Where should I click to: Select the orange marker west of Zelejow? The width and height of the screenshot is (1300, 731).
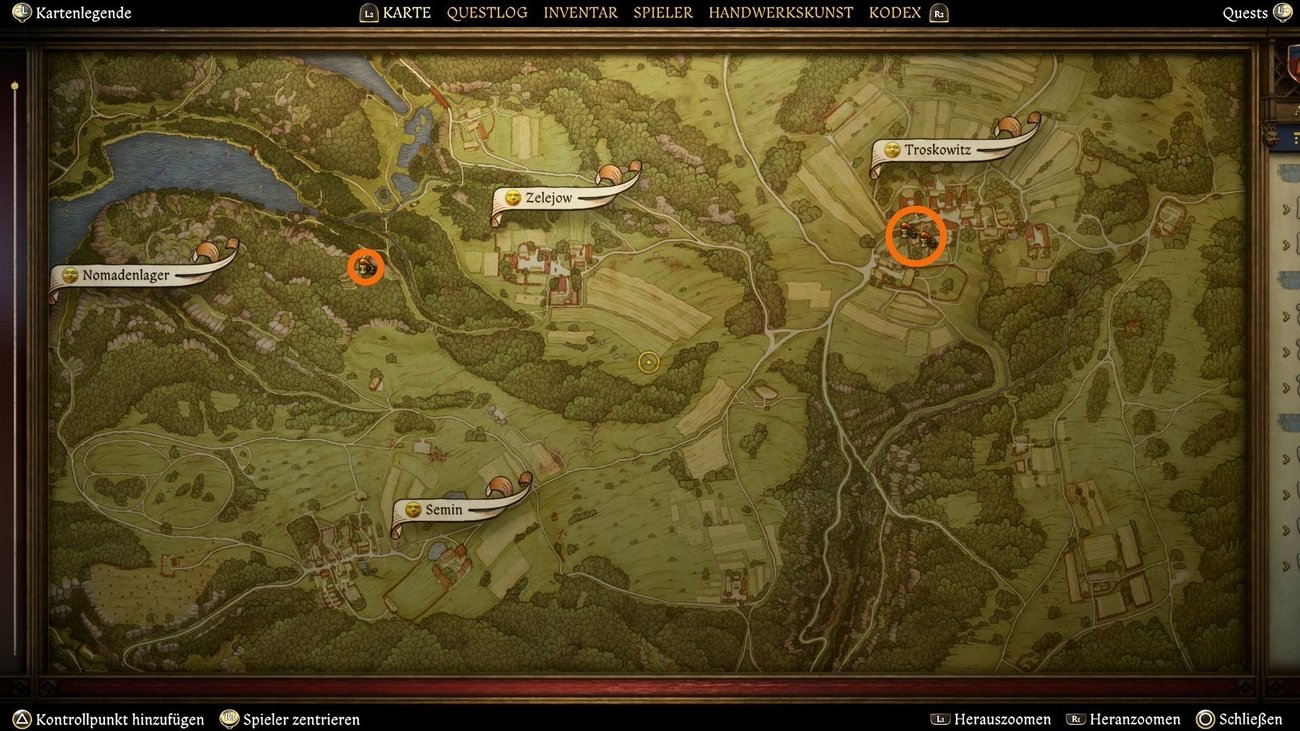[366, 267]
